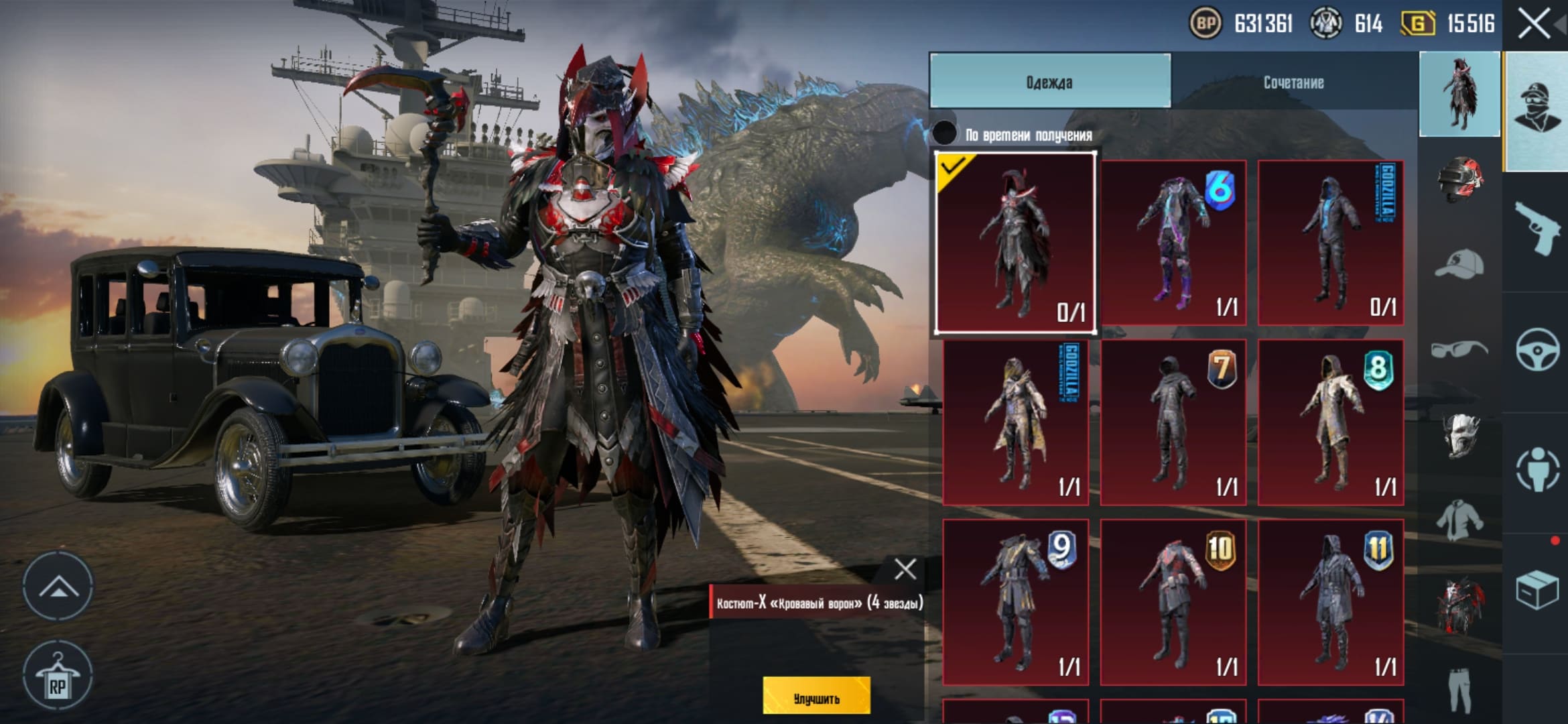
Task: Choose the season 10 outfit tile
Action: pyautogui.click(x=1173, y=602)
